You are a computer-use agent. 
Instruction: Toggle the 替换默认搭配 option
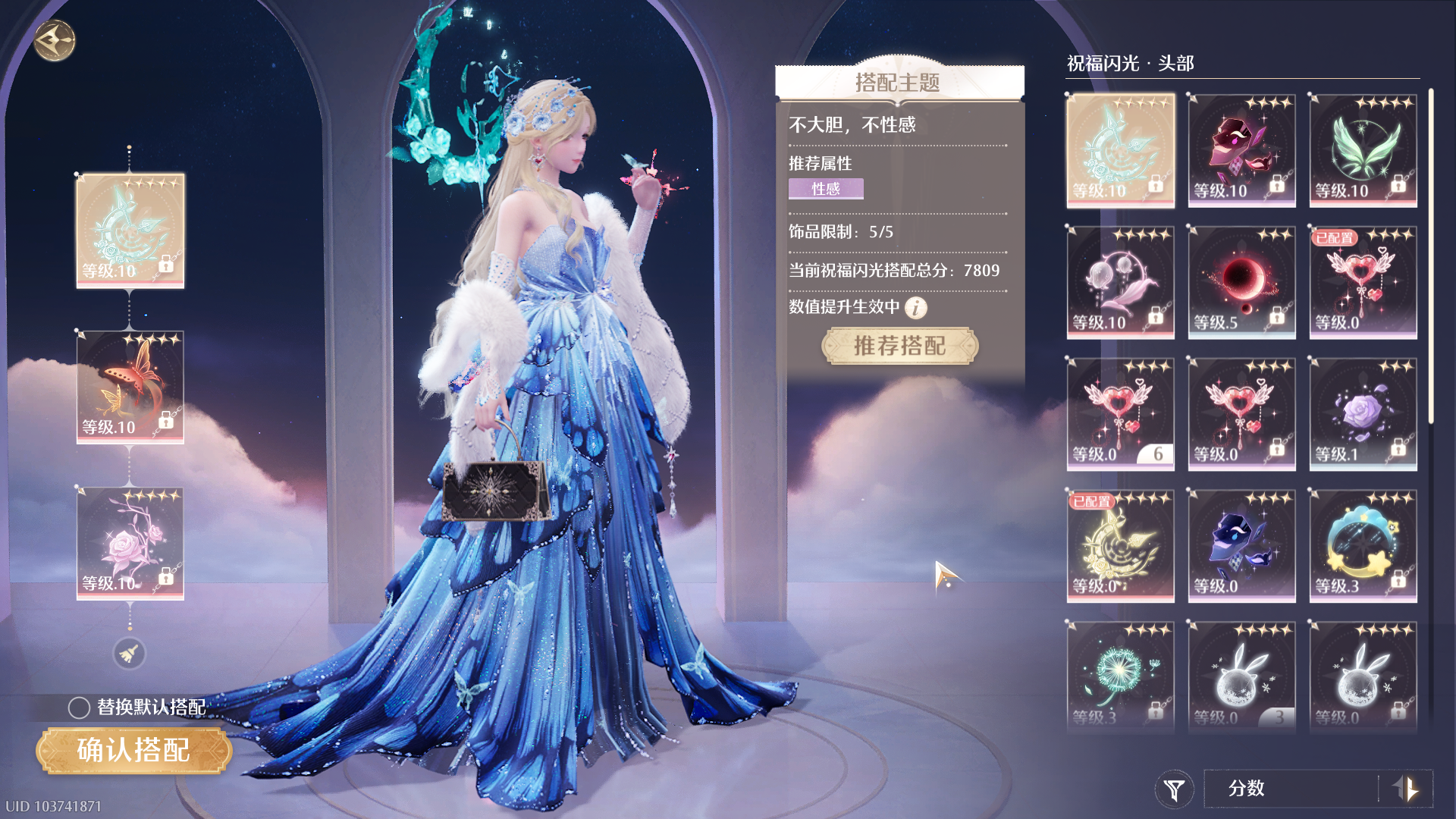tap(79, 708)
